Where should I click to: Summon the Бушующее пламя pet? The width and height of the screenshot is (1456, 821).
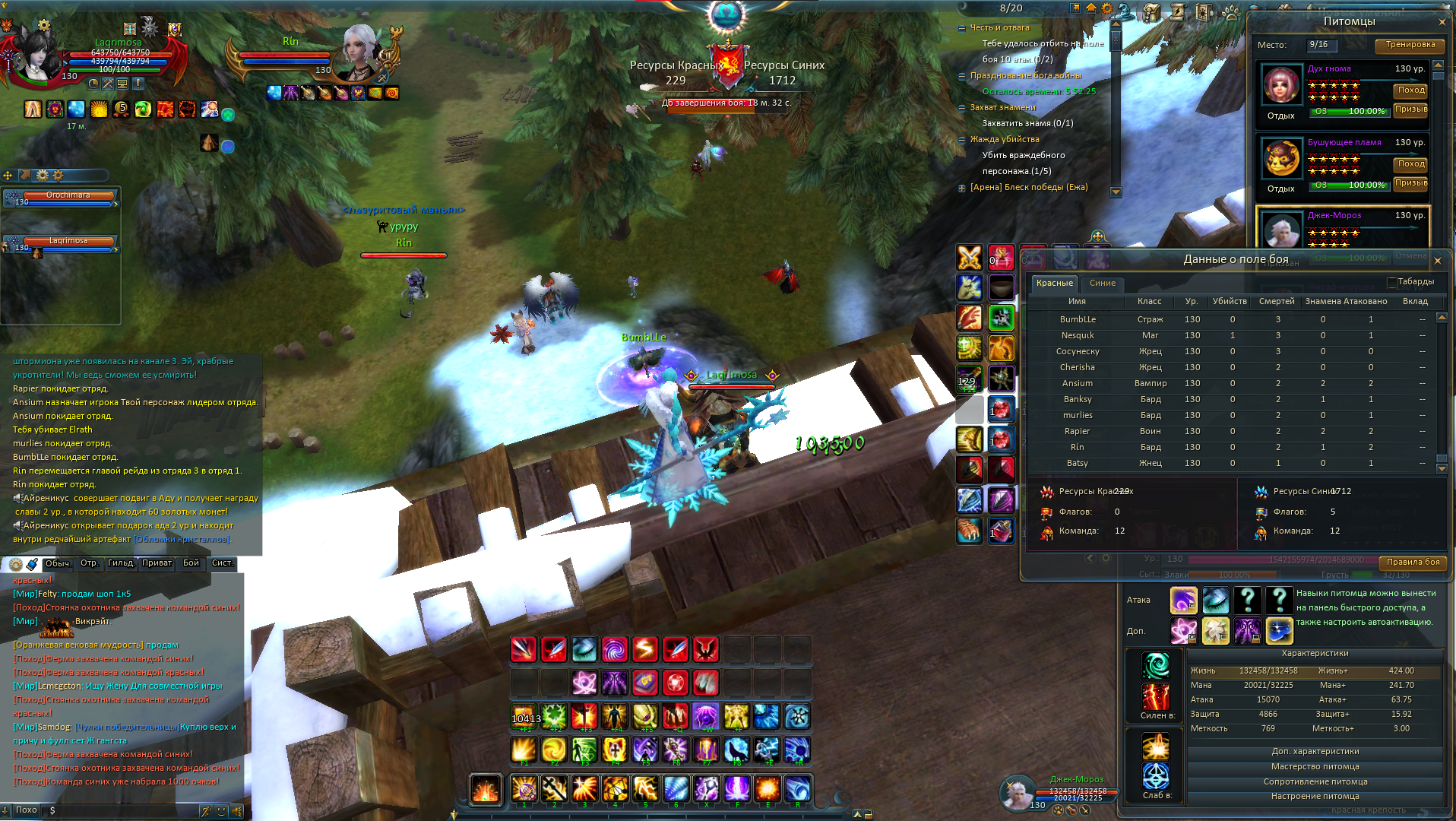click(1410, 183)
